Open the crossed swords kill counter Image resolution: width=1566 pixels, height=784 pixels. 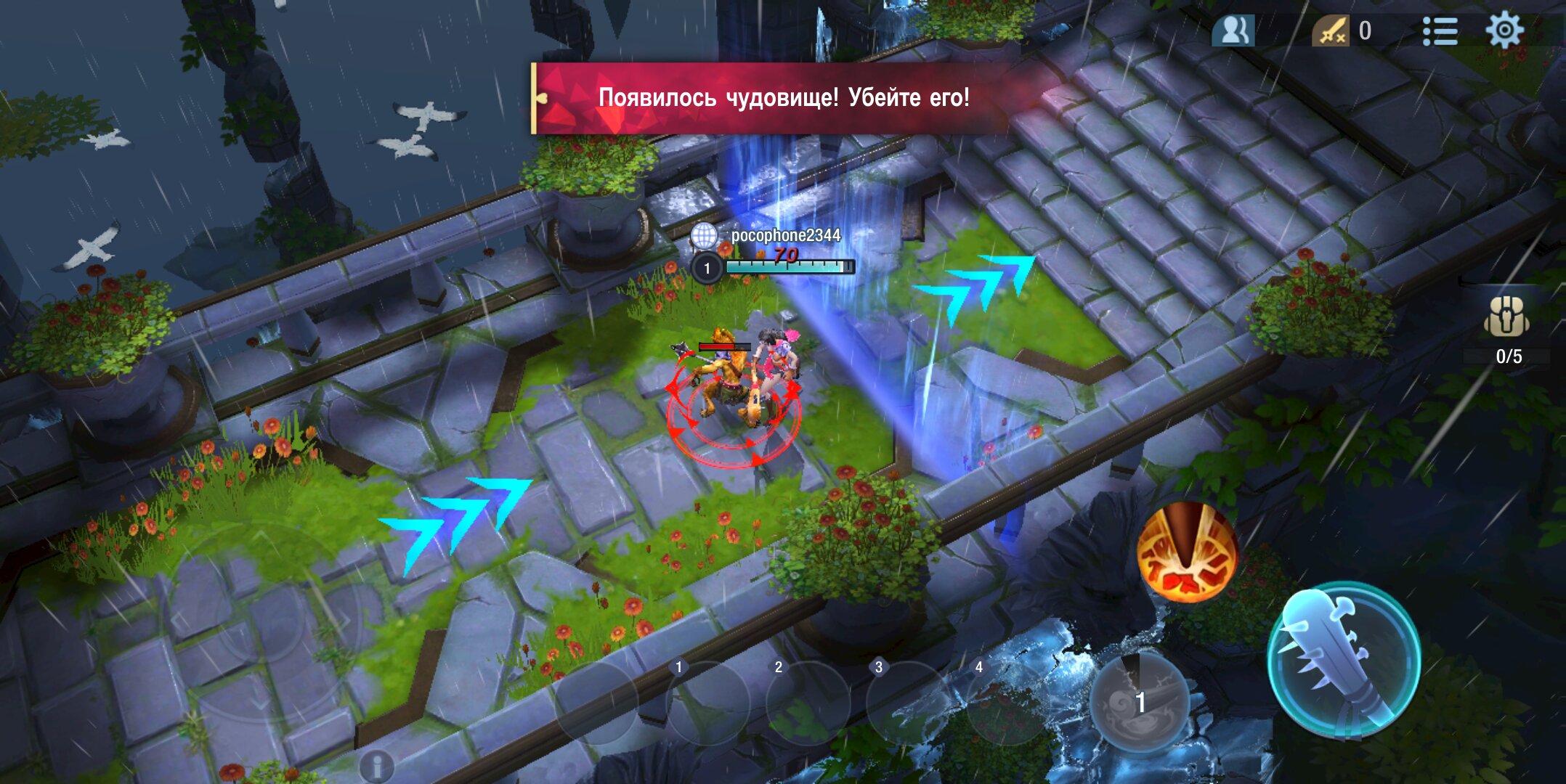(1331, 31)
